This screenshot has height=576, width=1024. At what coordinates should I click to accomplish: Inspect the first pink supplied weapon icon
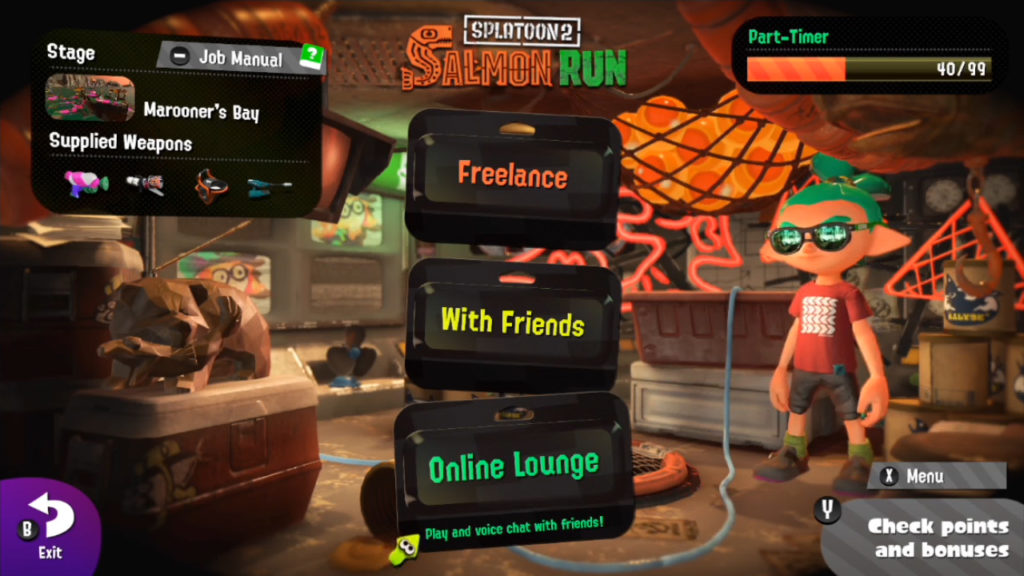pos(86,184)
